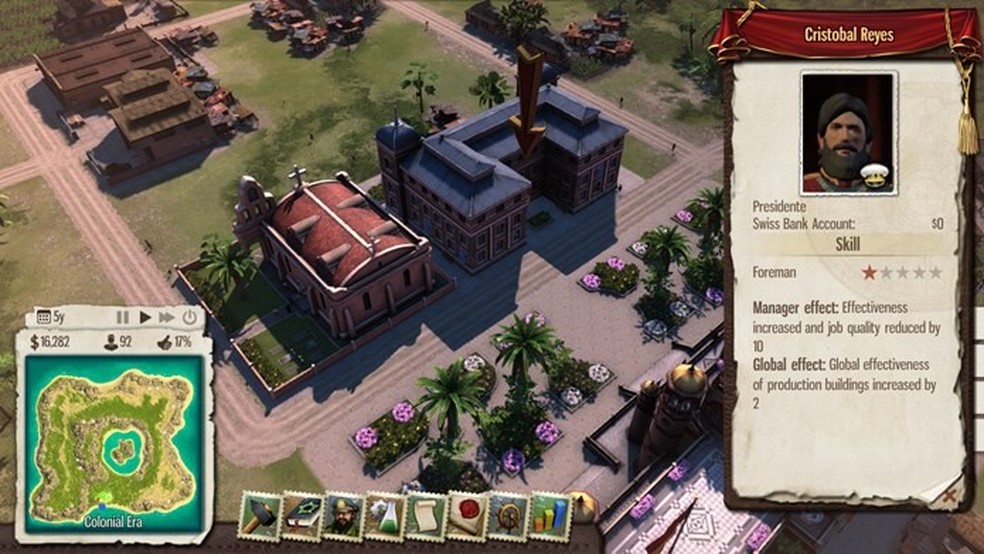Viewport: 984px width, 554px height.
Task: Select the Skill header in character panel
Action: click(847, 245)
